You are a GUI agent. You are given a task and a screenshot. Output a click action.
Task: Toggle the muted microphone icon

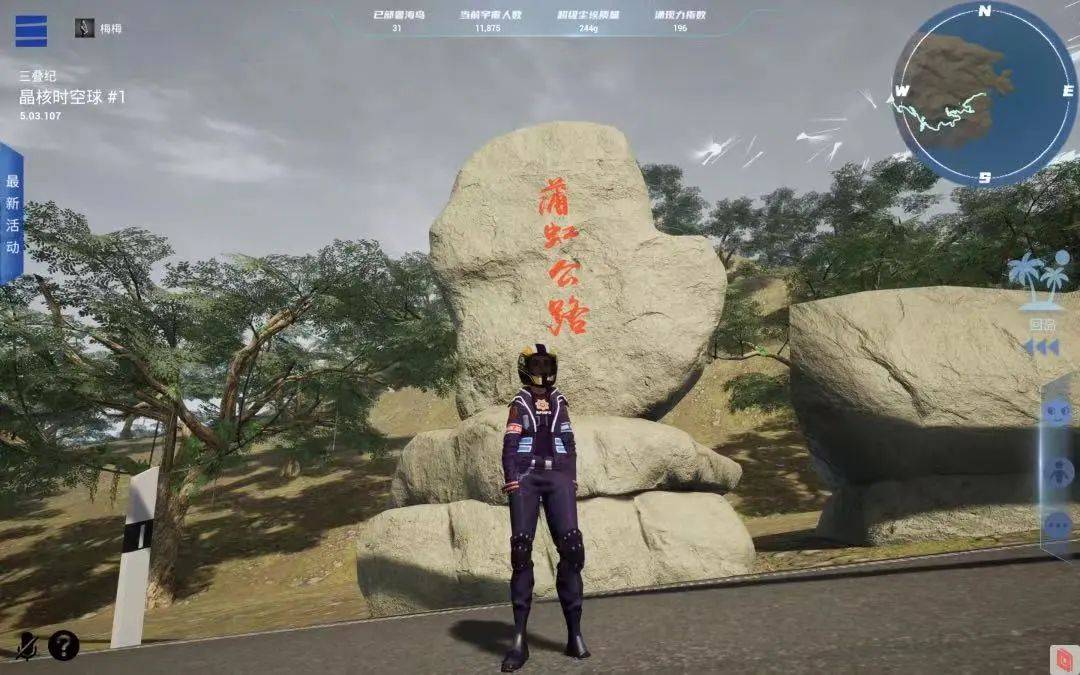tap(27, 647)
